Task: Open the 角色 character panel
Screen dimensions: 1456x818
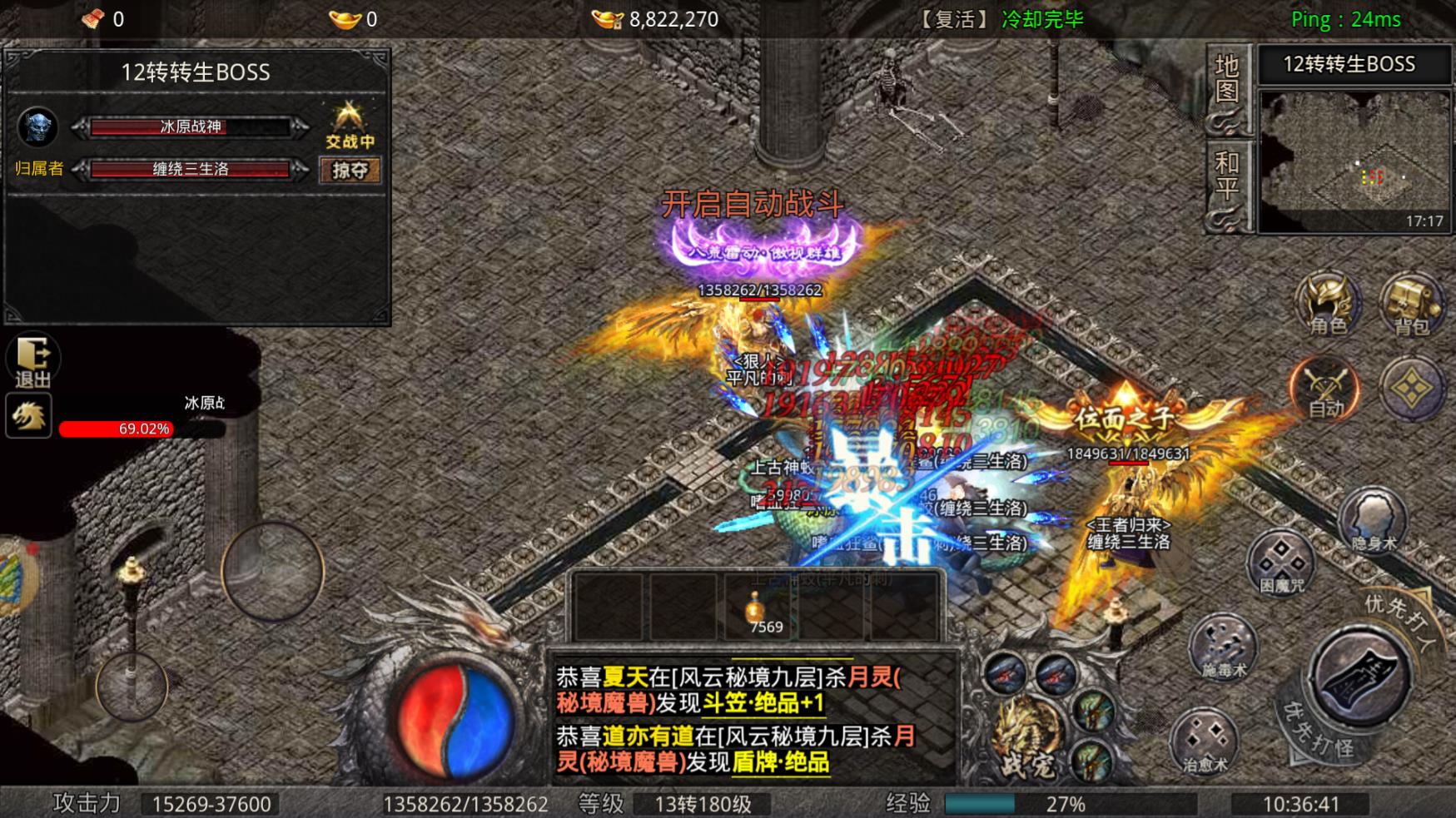Action: point(1327,304)
